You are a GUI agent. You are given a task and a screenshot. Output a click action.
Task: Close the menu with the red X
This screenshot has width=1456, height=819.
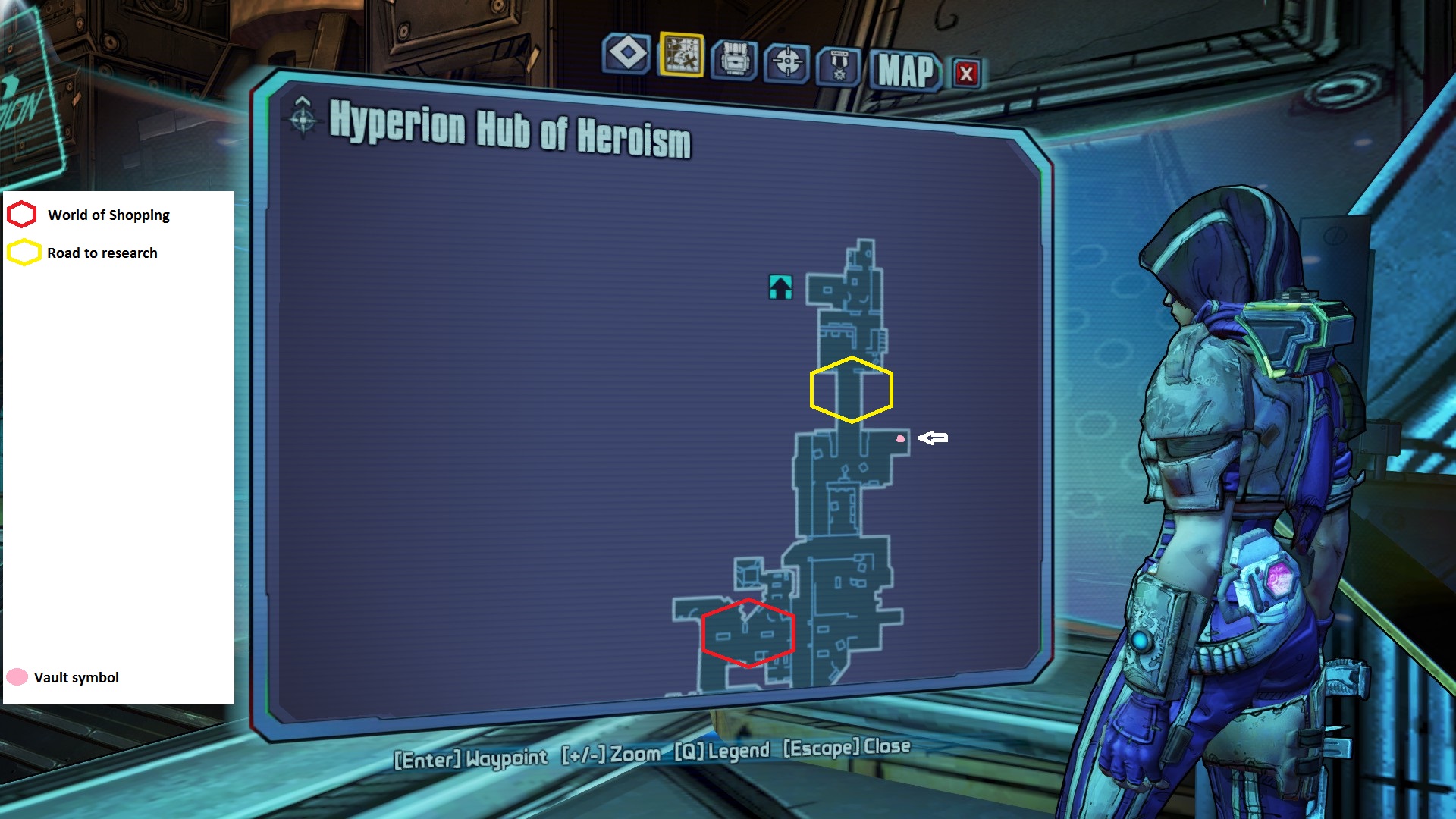tap(965, 74)
